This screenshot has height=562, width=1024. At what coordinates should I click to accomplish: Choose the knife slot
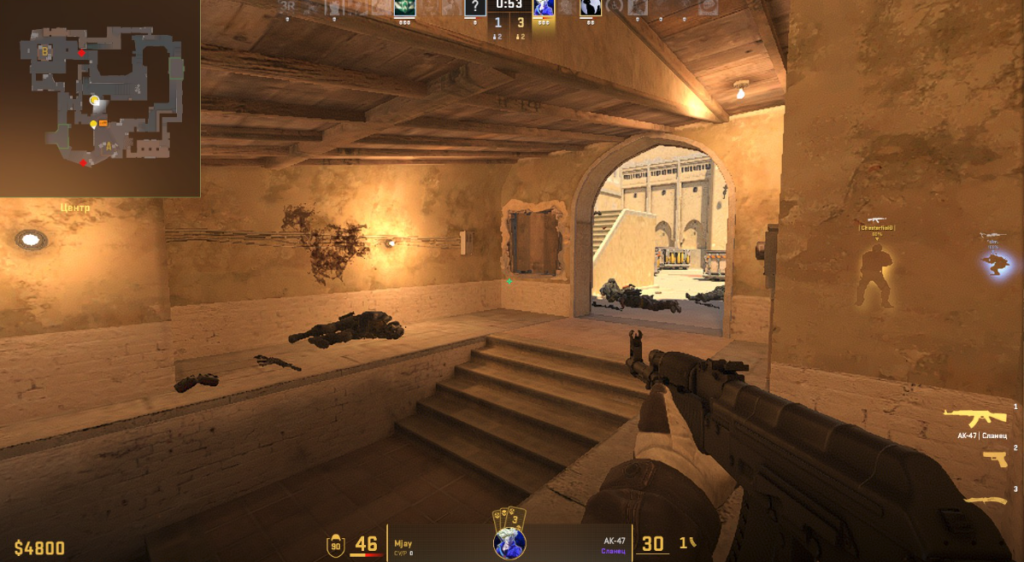click(x=985, y=500)
